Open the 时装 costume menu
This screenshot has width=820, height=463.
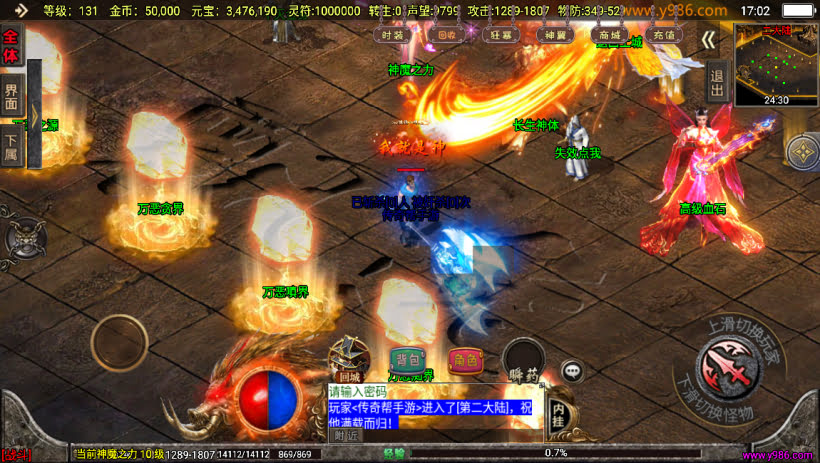click(394, 34)
